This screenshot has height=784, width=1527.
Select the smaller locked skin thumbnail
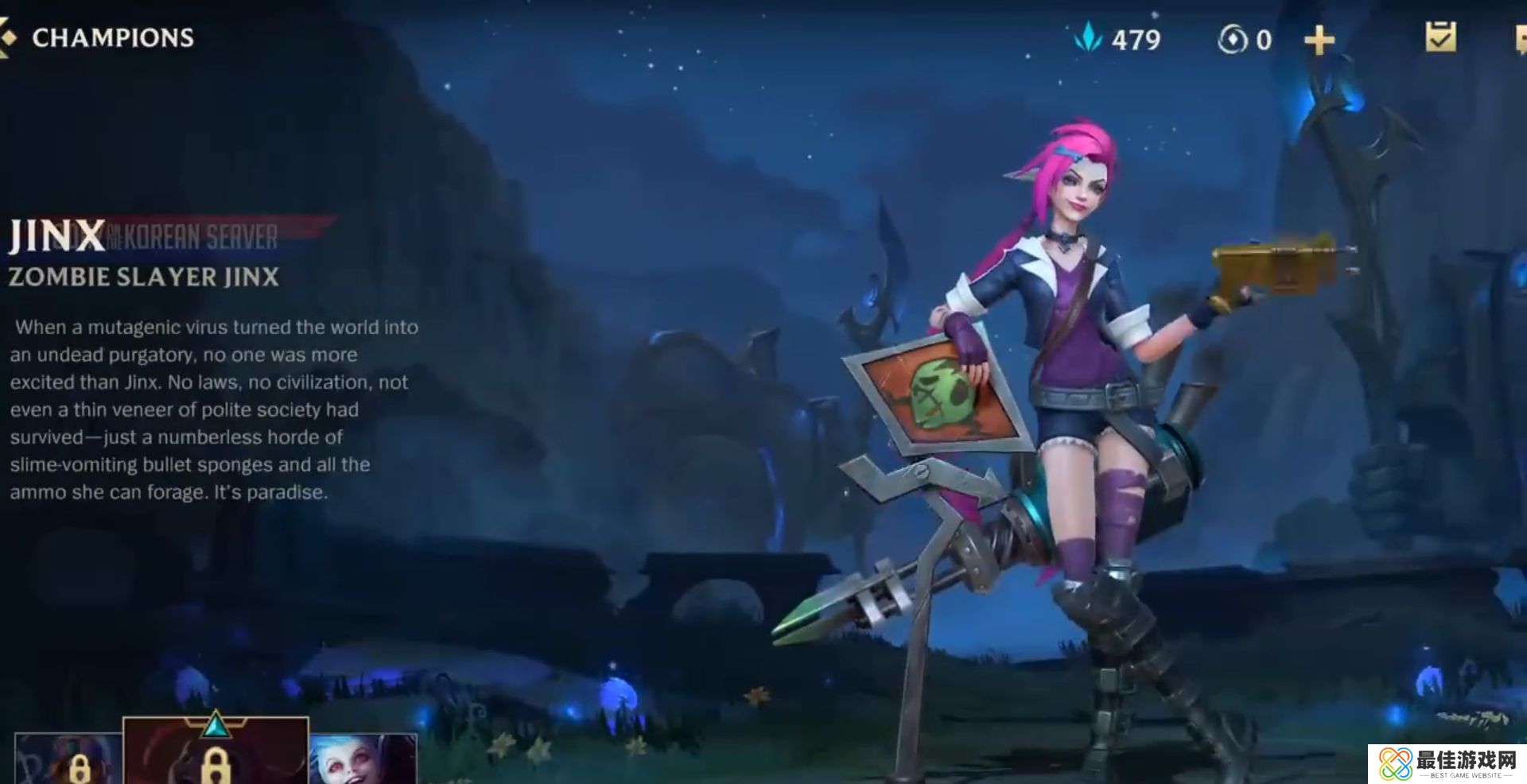coord(68,759)
